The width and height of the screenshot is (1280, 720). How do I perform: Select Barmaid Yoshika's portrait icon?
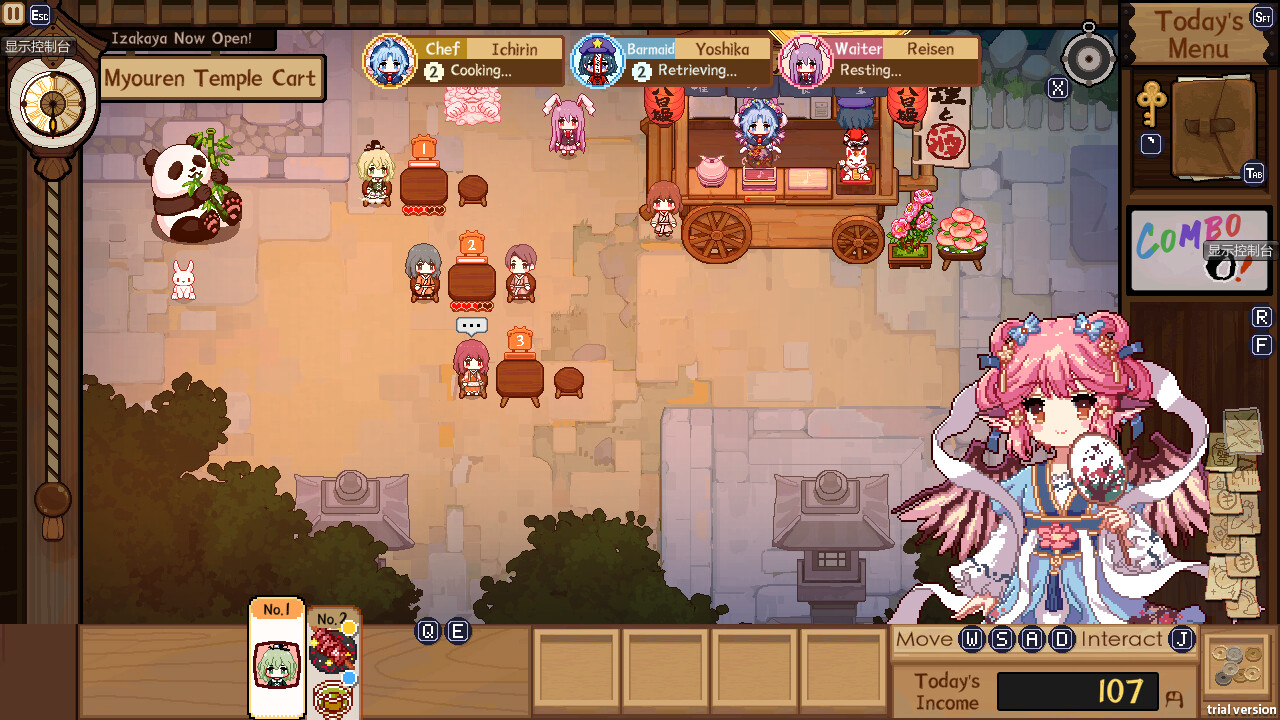pos(598,61)
